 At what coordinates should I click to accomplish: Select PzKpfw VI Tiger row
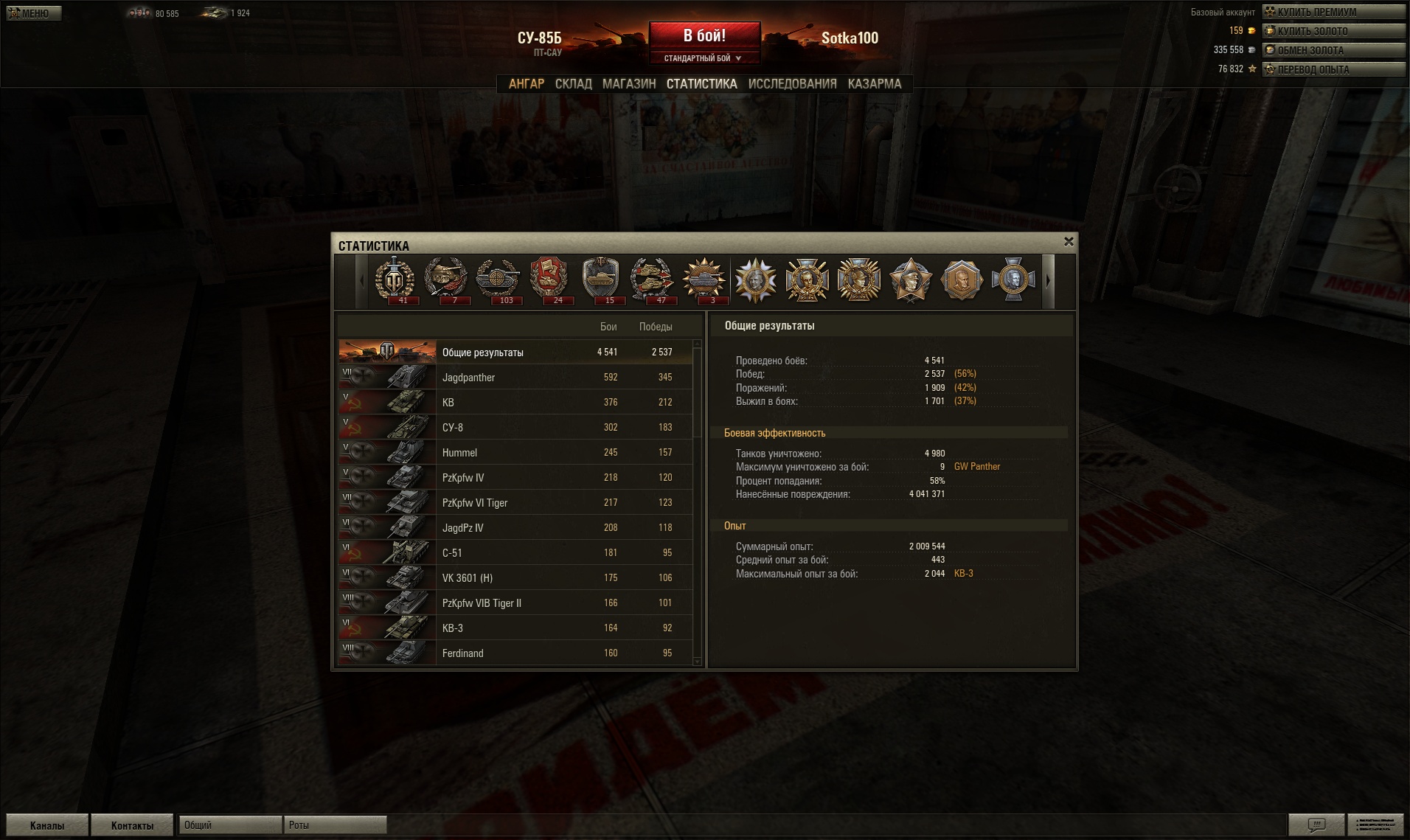coord(515,503)
